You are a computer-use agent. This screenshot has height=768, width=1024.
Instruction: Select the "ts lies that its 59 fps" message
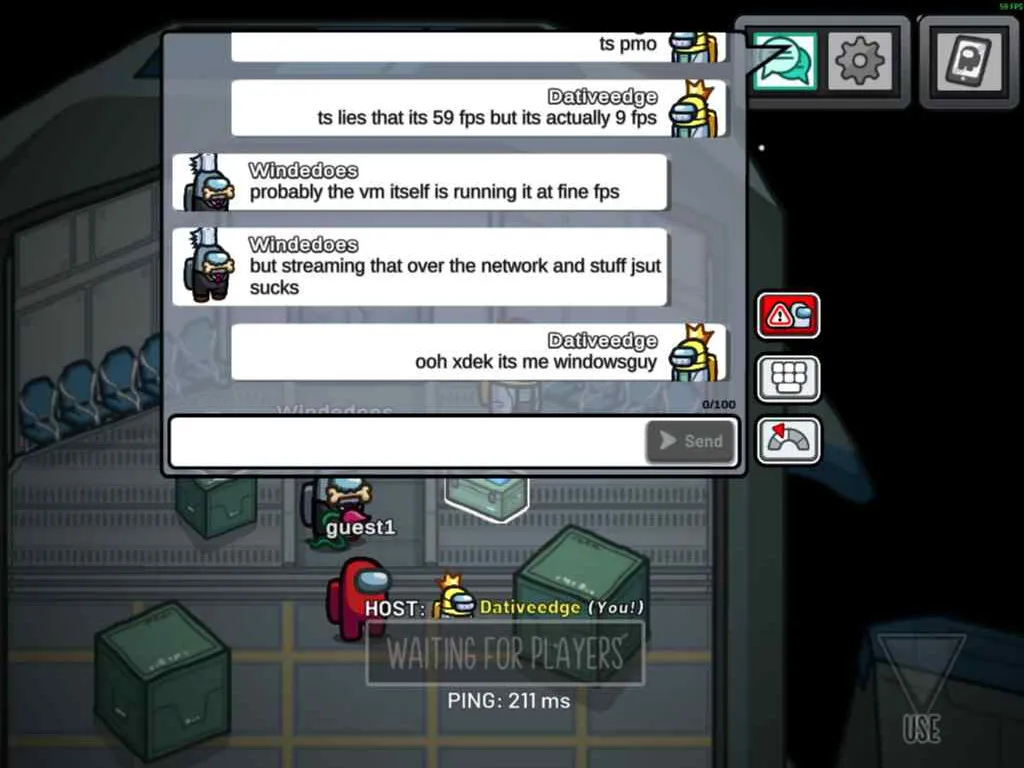[x=487, y=117]
